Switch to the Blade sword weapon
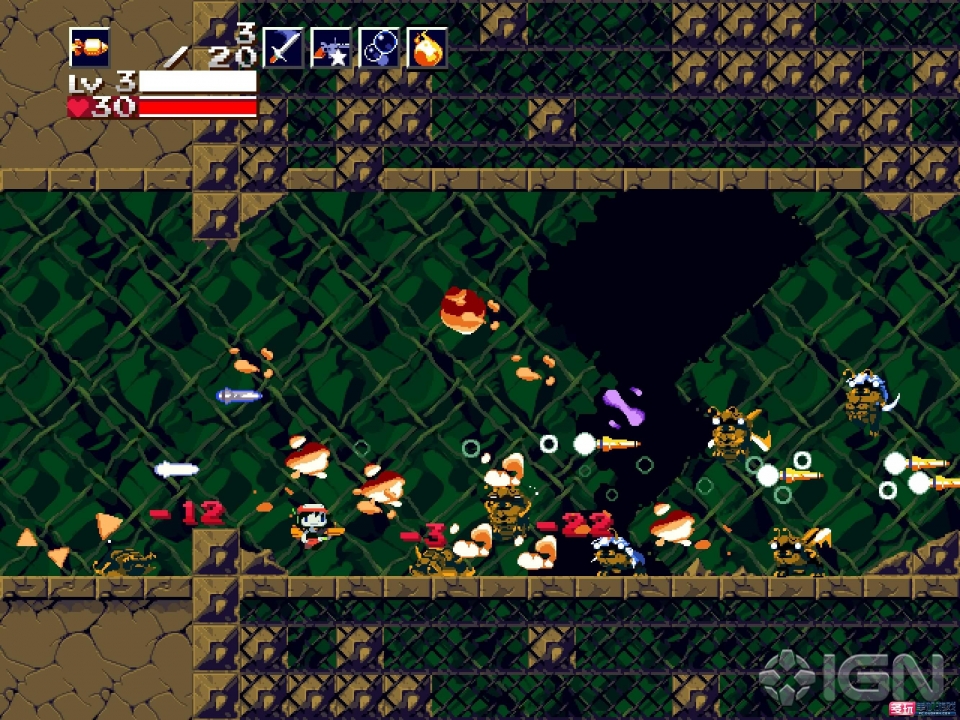 pyautogui.click(x=282, y=47)
